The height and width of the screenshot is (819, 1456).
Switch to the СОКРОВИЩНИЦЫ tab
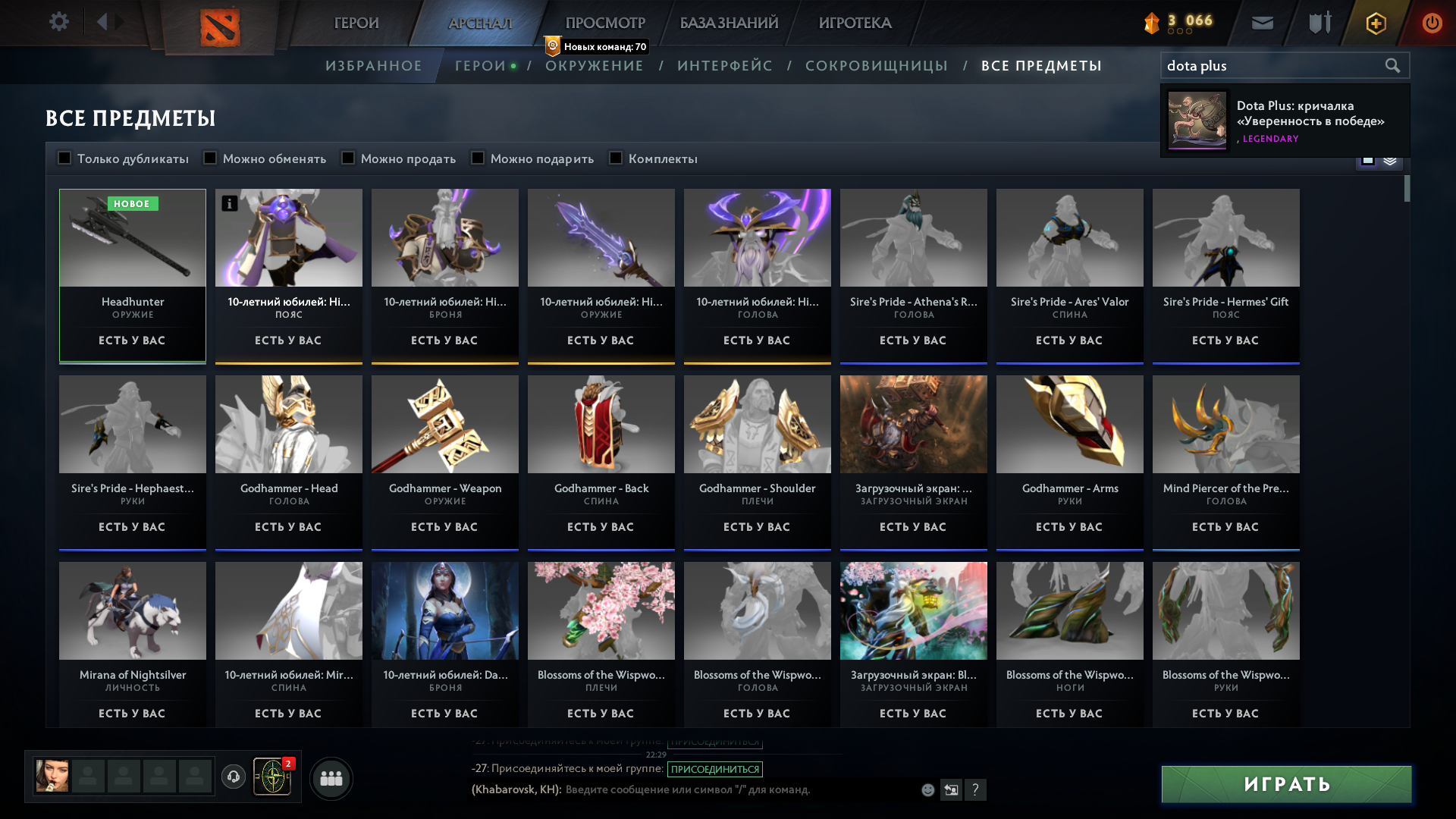point(877,65)
